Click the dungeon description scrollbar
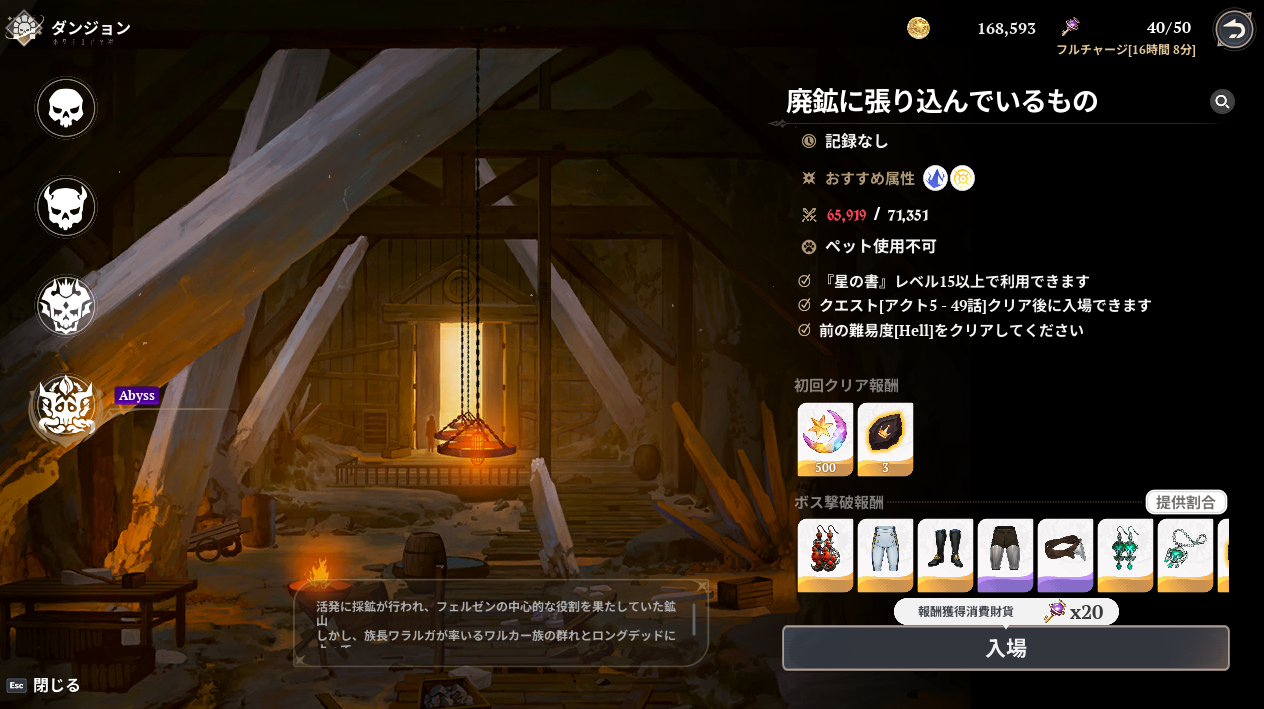 click(693, 619)
